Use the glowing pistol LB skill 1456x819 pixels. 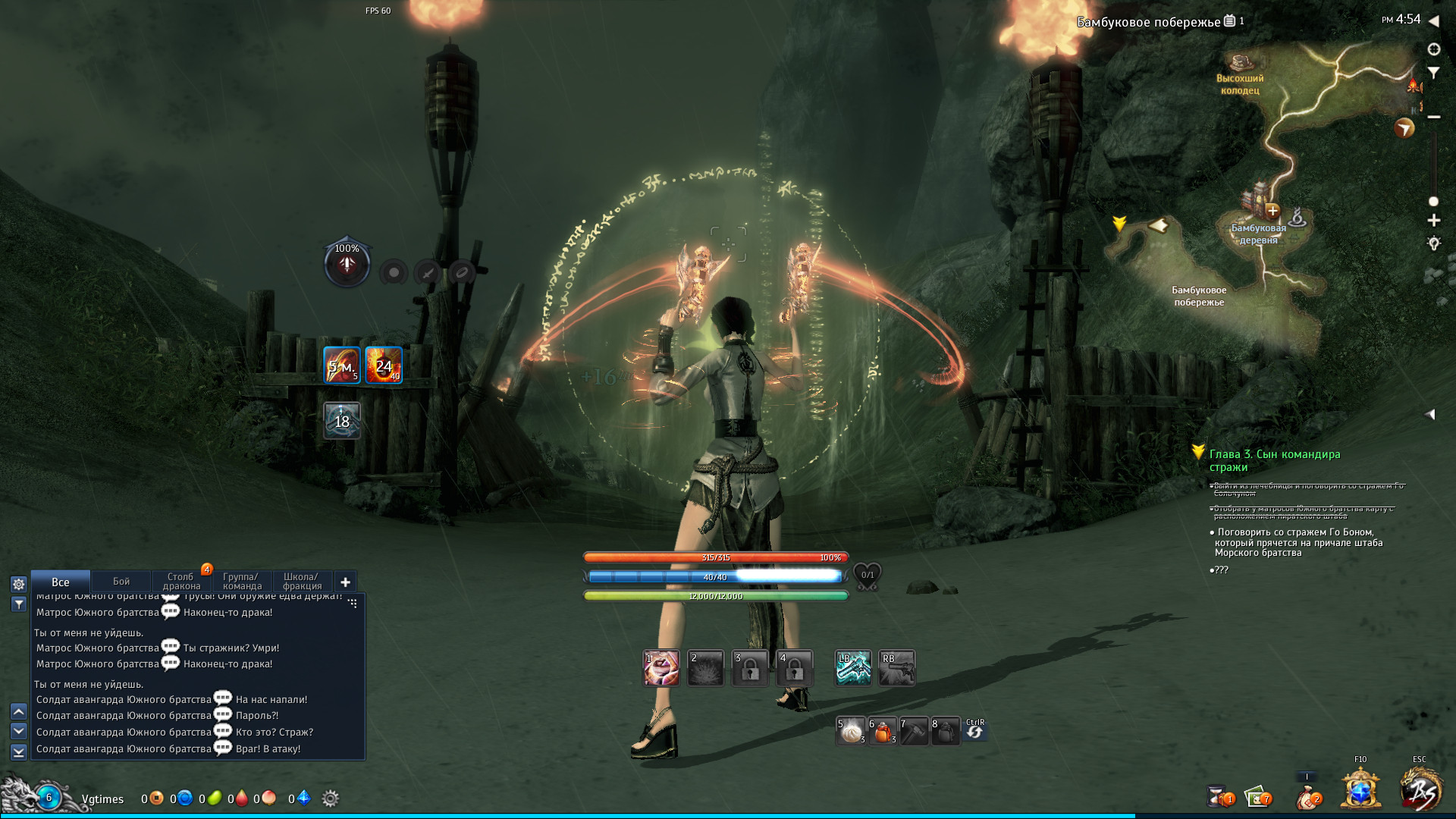[853, 669]
